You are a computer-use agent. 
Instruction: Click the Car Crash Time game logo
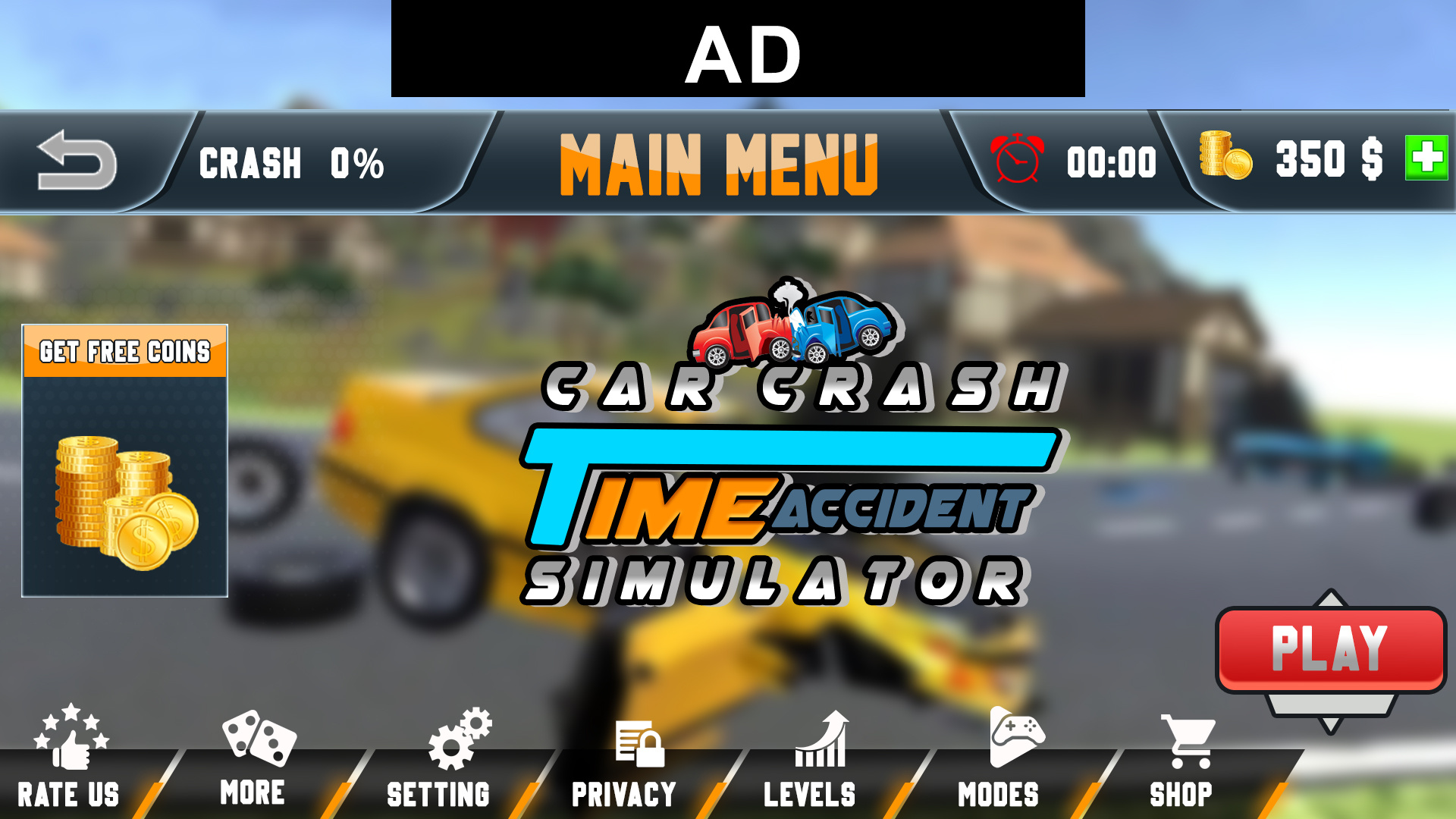pos(789,485)
